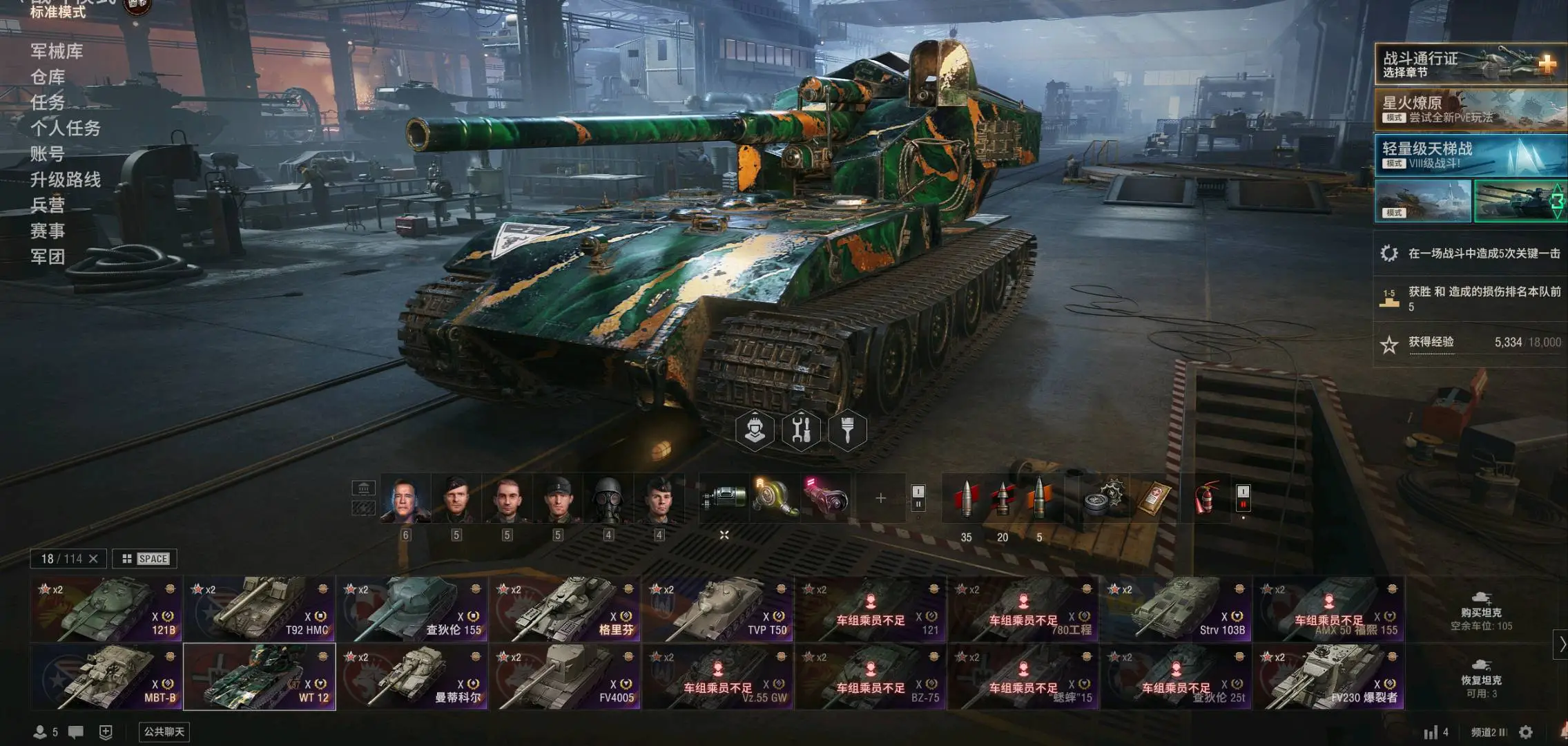This screenshot has width=1568, height=746.
Task: Select the MBT-B tank tile
Action: click(106, 677)
